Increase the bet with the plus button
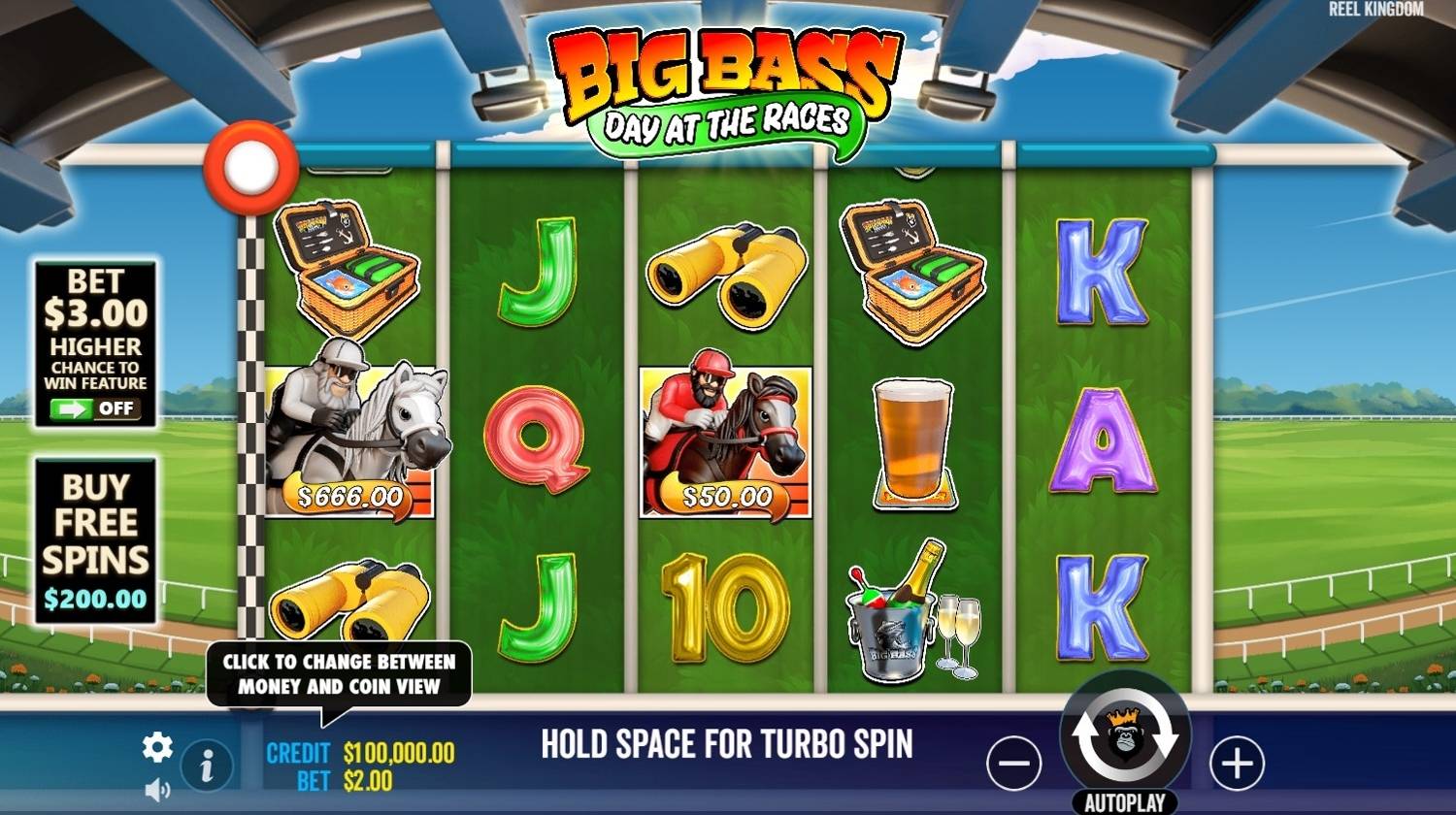Screen dimensions: 1456x815 click(1237, 763)
